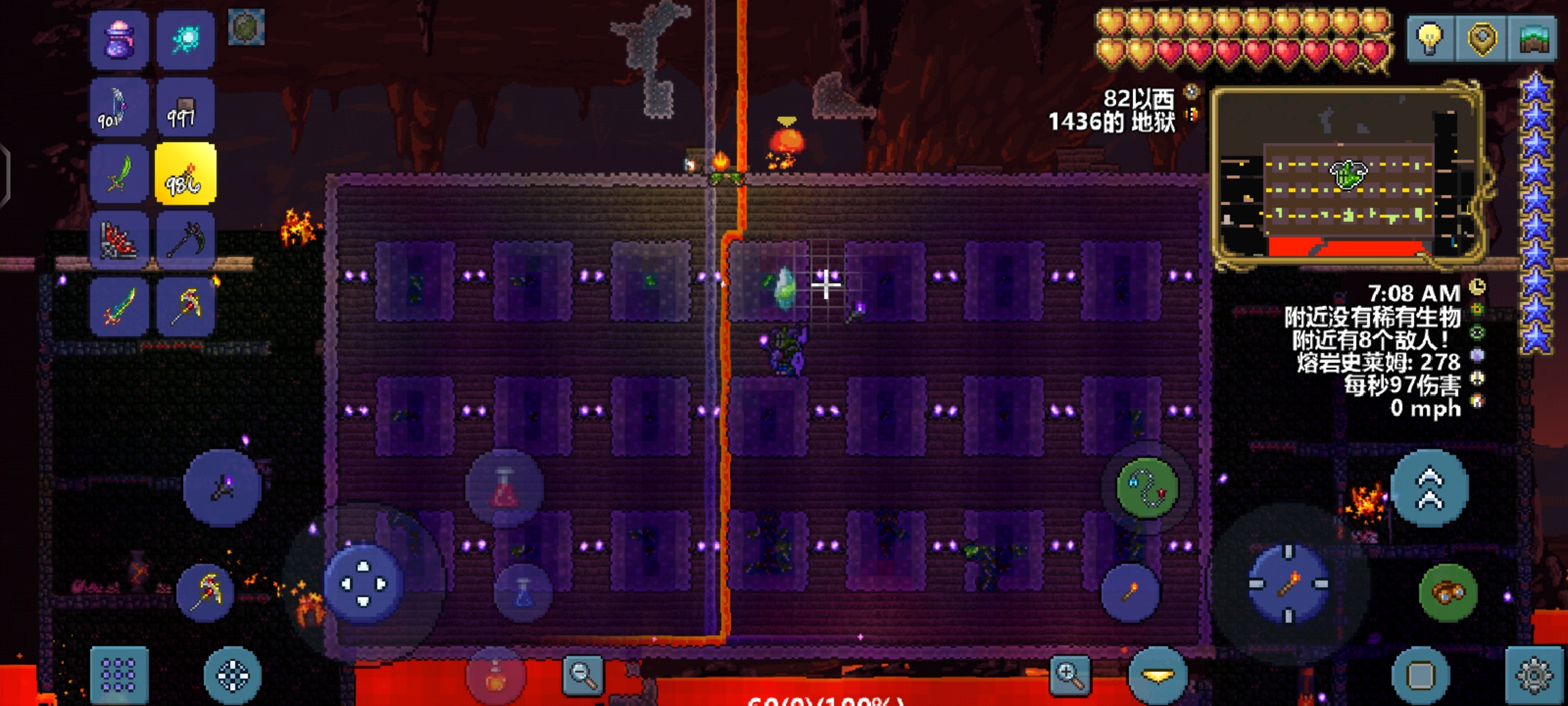
Task: Fire the grappling hook button
Action: click(1147, 488)
